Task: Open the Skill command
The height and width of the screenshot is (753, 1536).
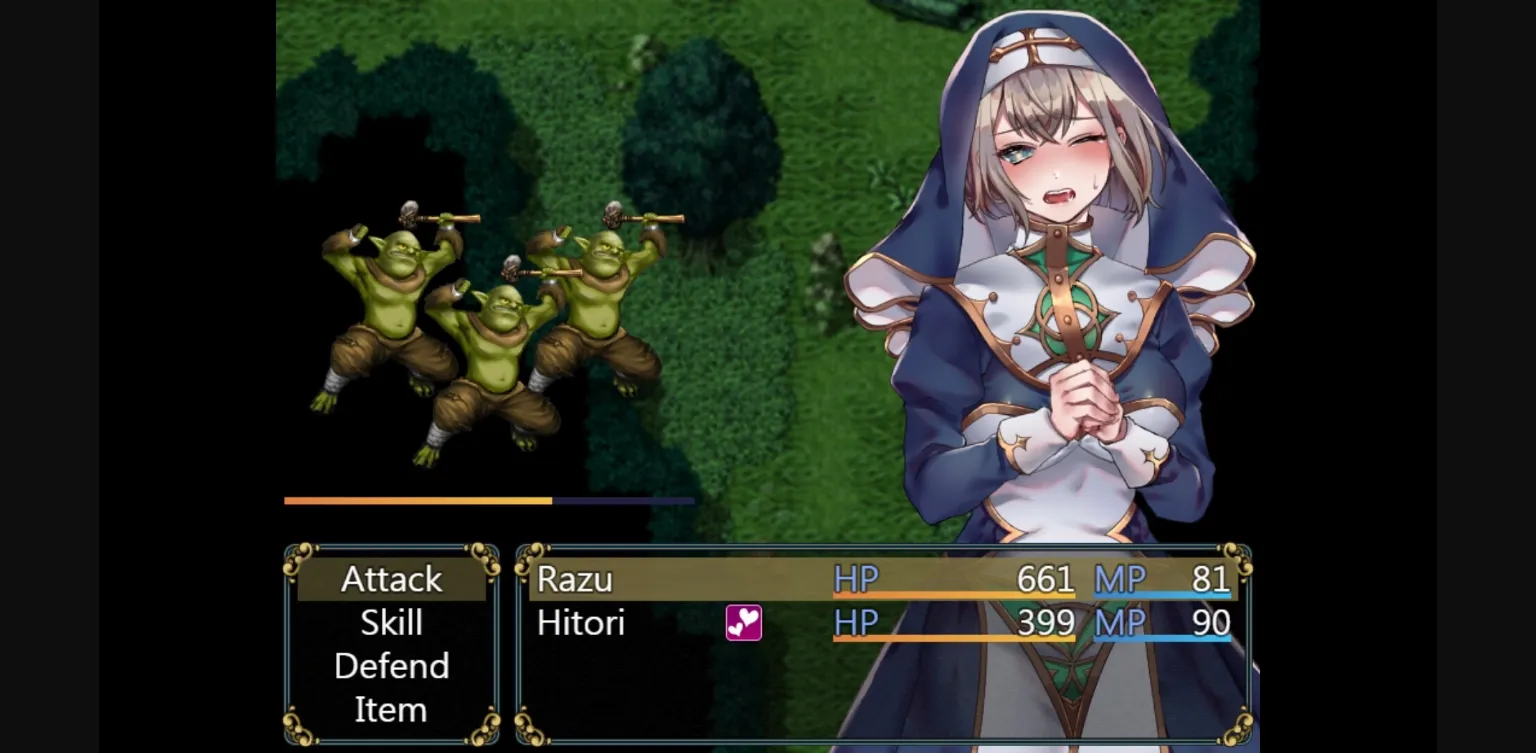Action: [x=391, y=622]
